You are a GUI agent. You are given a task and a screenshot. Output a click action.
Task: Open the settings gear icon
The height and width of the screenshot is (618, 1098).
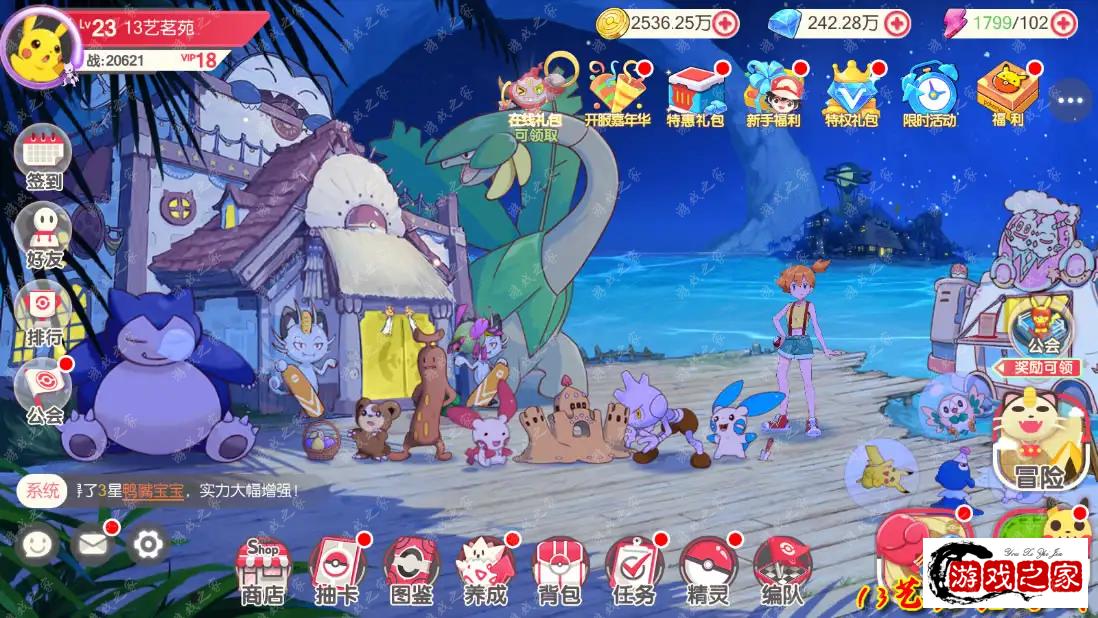point(148,544)
